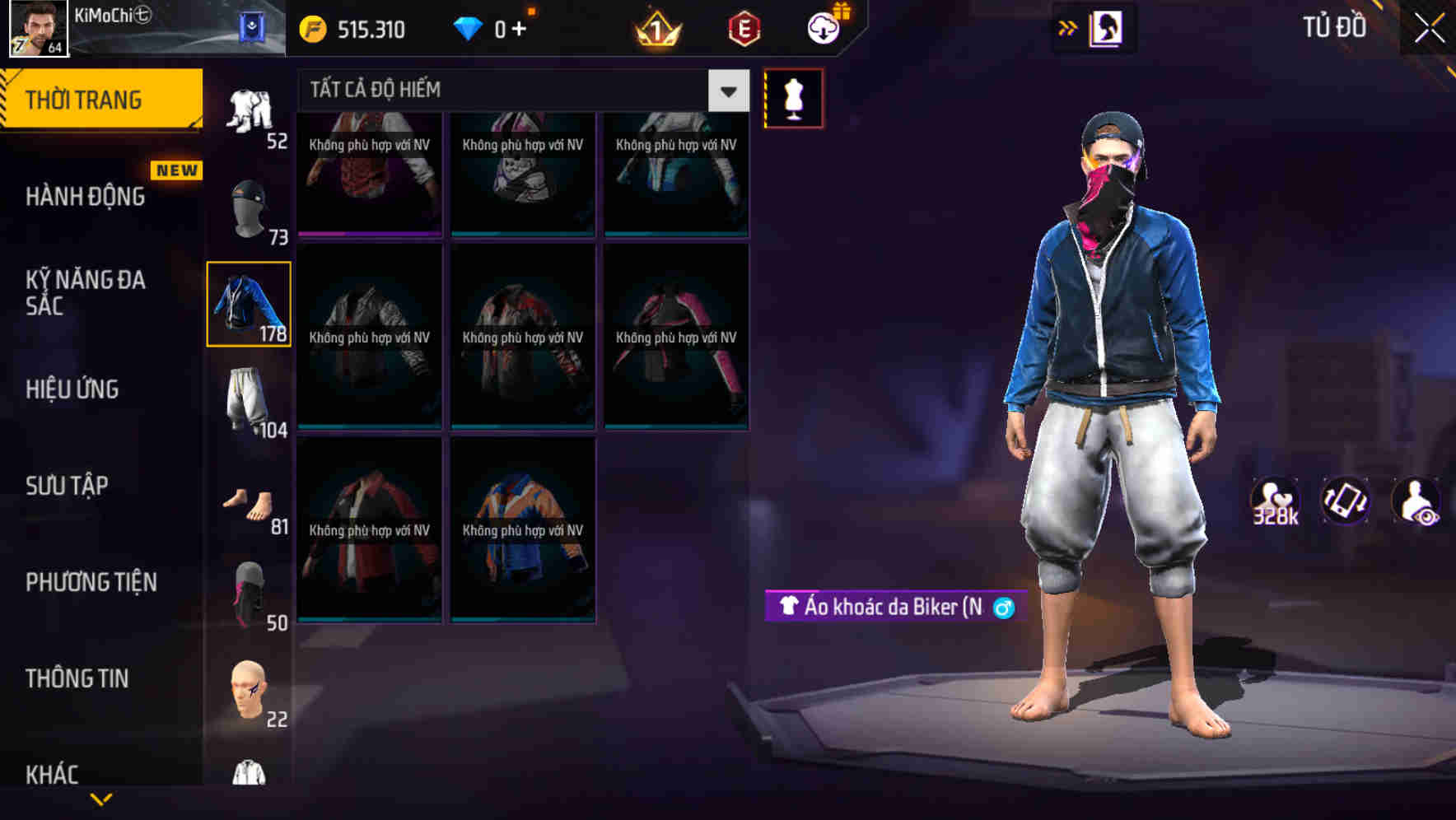This screenshot has width=1456, height=820.
Task: Select the headgear category with 50 items
Action: coord(250,593)
